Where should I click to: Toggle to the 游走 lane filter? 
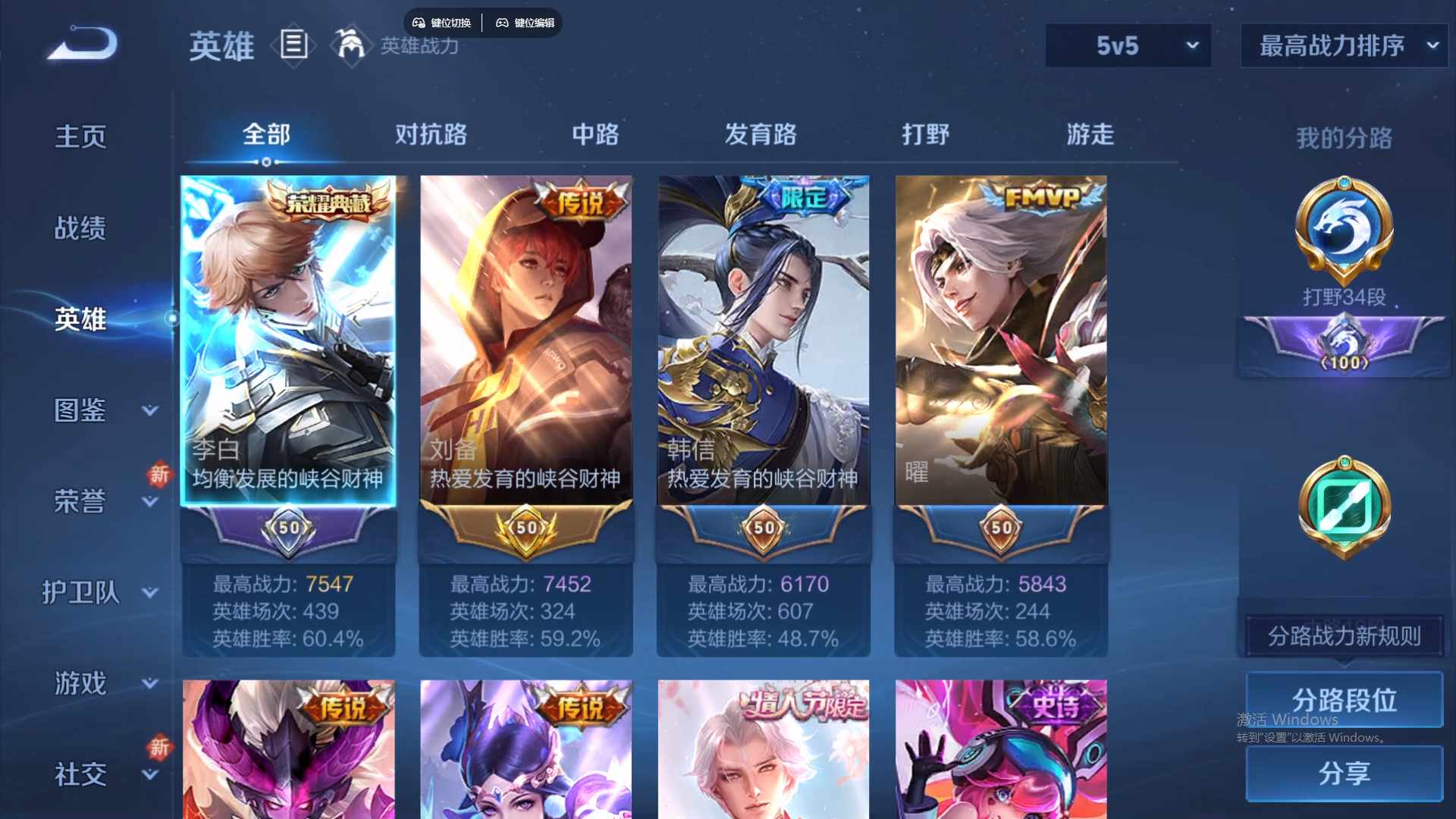pyautogui.click(x=1090, y=135)
